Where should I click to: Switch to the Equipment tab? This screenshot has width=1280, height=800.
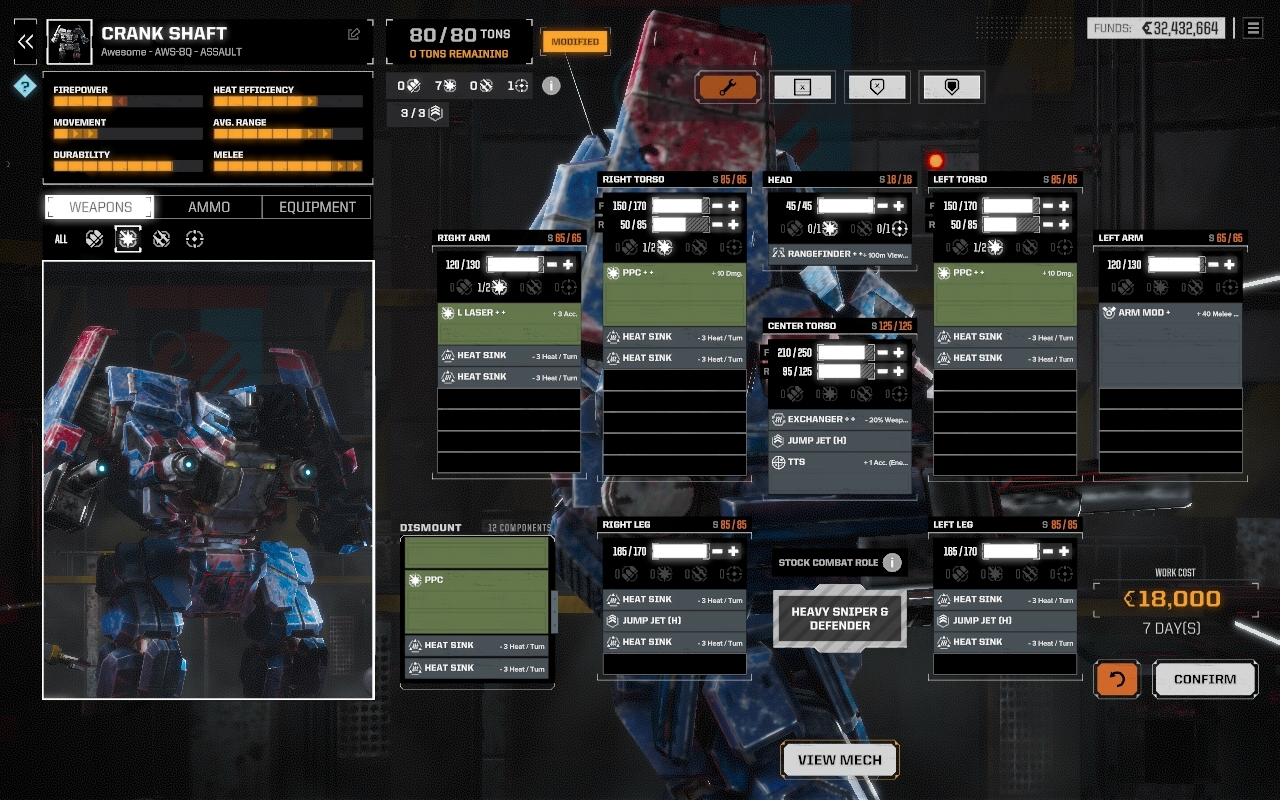click(x=317, y=207)
